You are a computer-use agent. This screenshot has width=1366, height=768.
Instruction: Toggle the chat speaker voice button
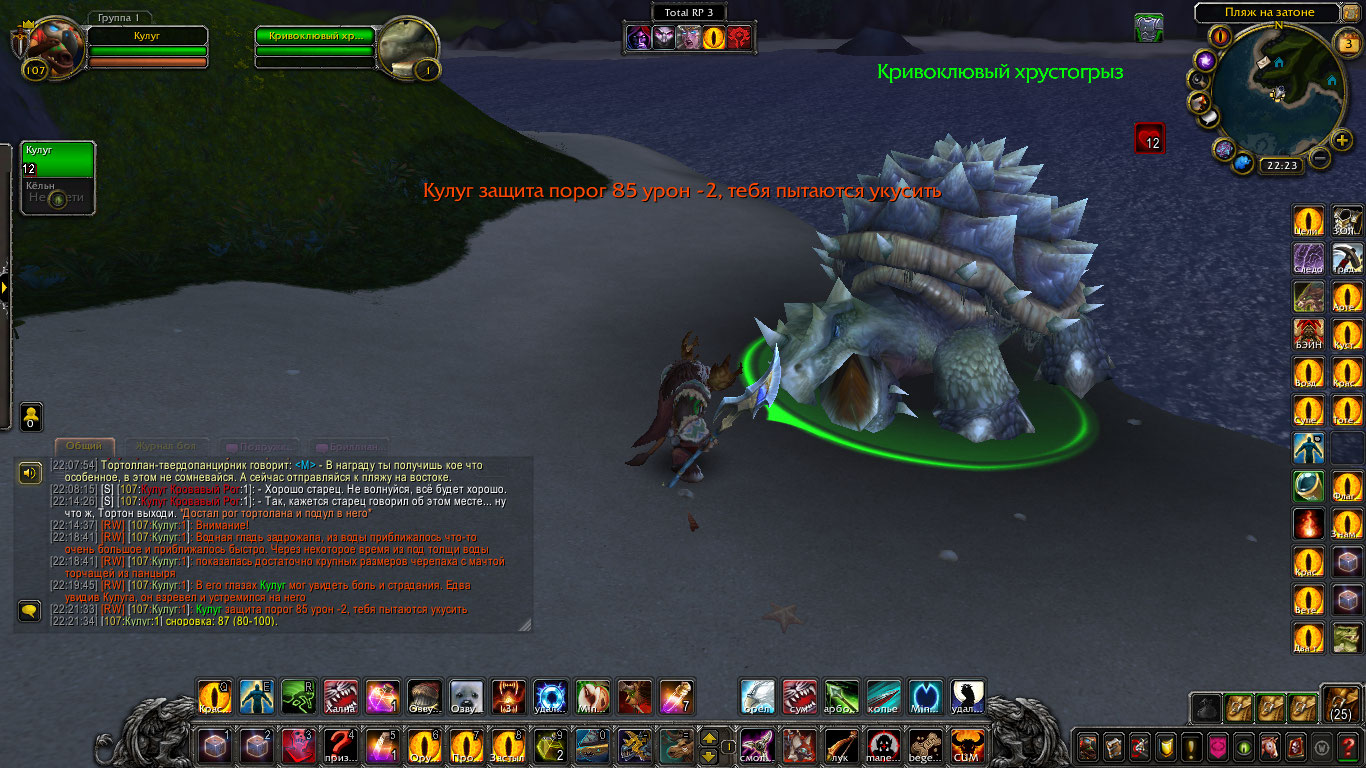tap(30, 473)
